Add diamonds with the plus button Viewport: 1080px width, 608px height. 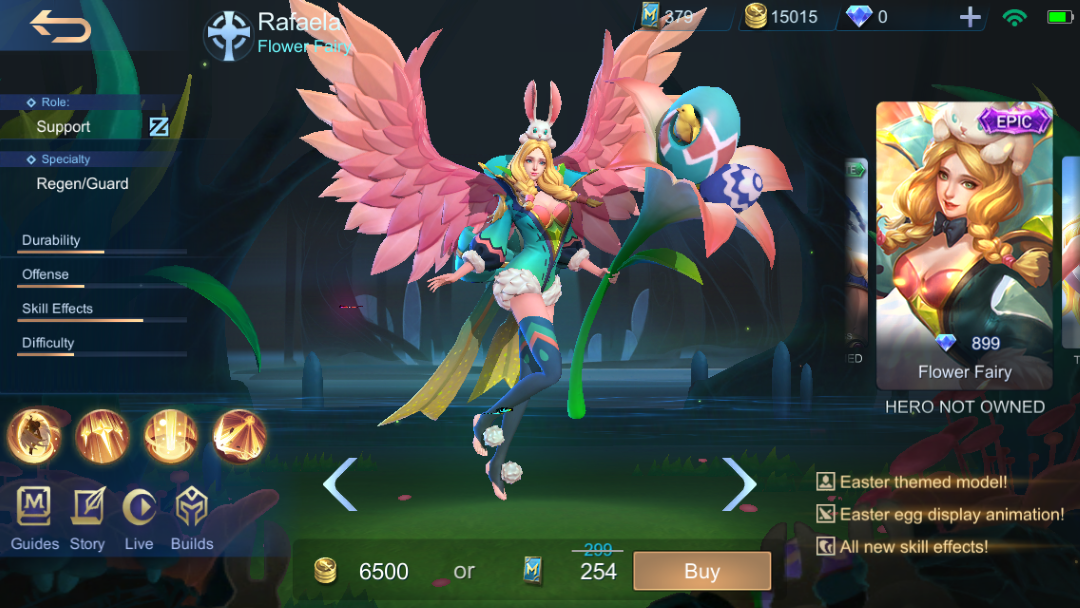[969, 17]
